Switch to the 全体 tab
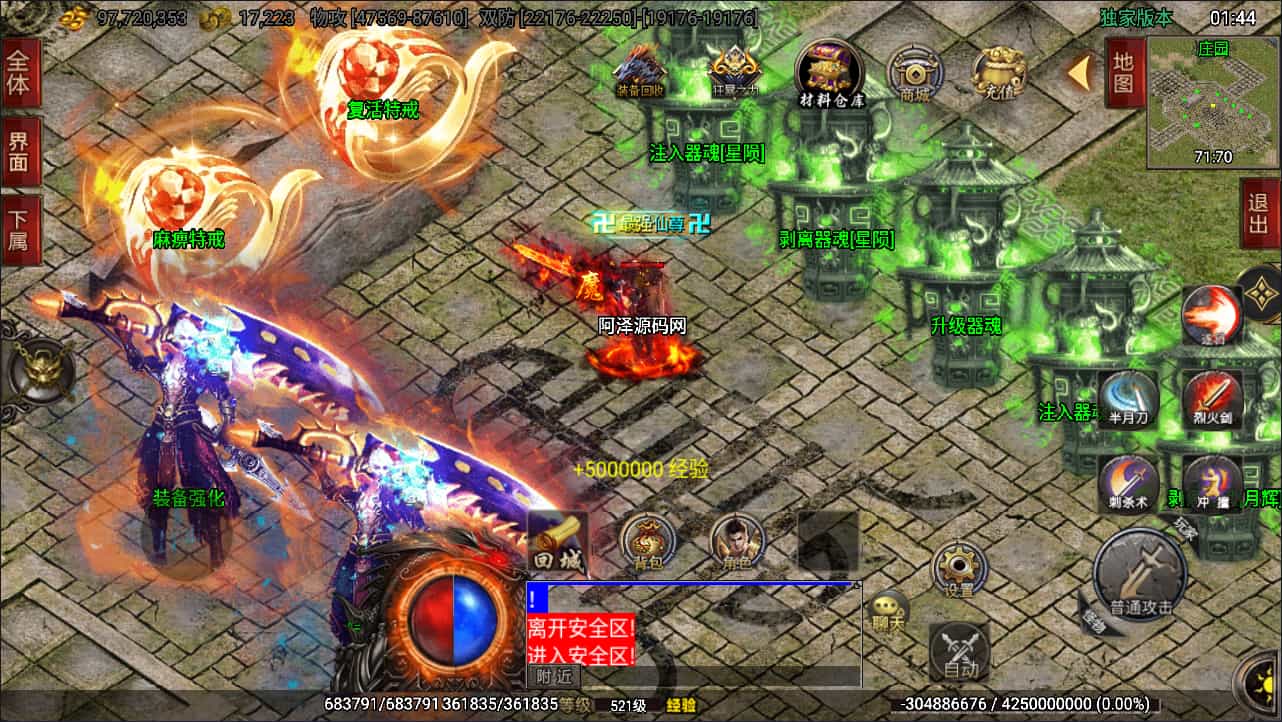This screenshot has height=722, width=1282. [x=19, y=72]
